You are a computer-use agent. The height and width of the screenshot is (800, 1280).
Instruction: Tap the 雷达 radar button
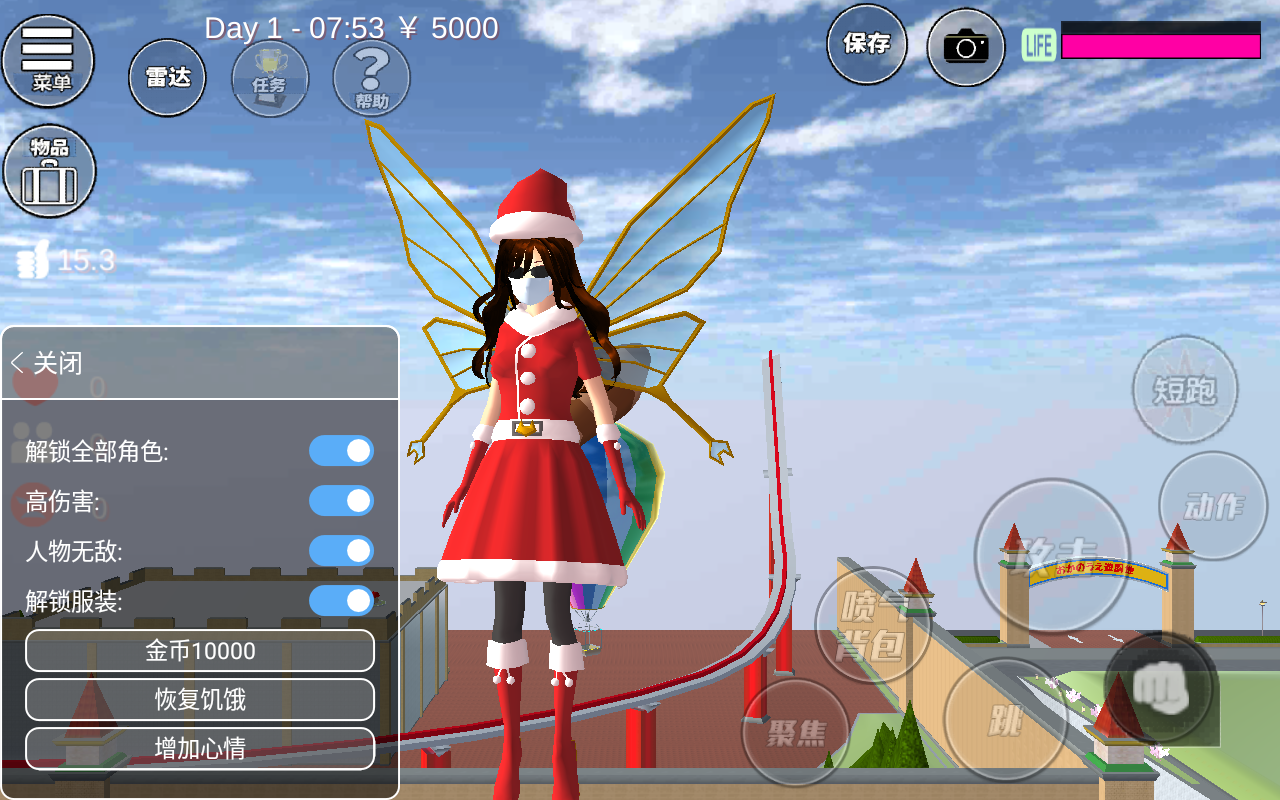[167, 77]
